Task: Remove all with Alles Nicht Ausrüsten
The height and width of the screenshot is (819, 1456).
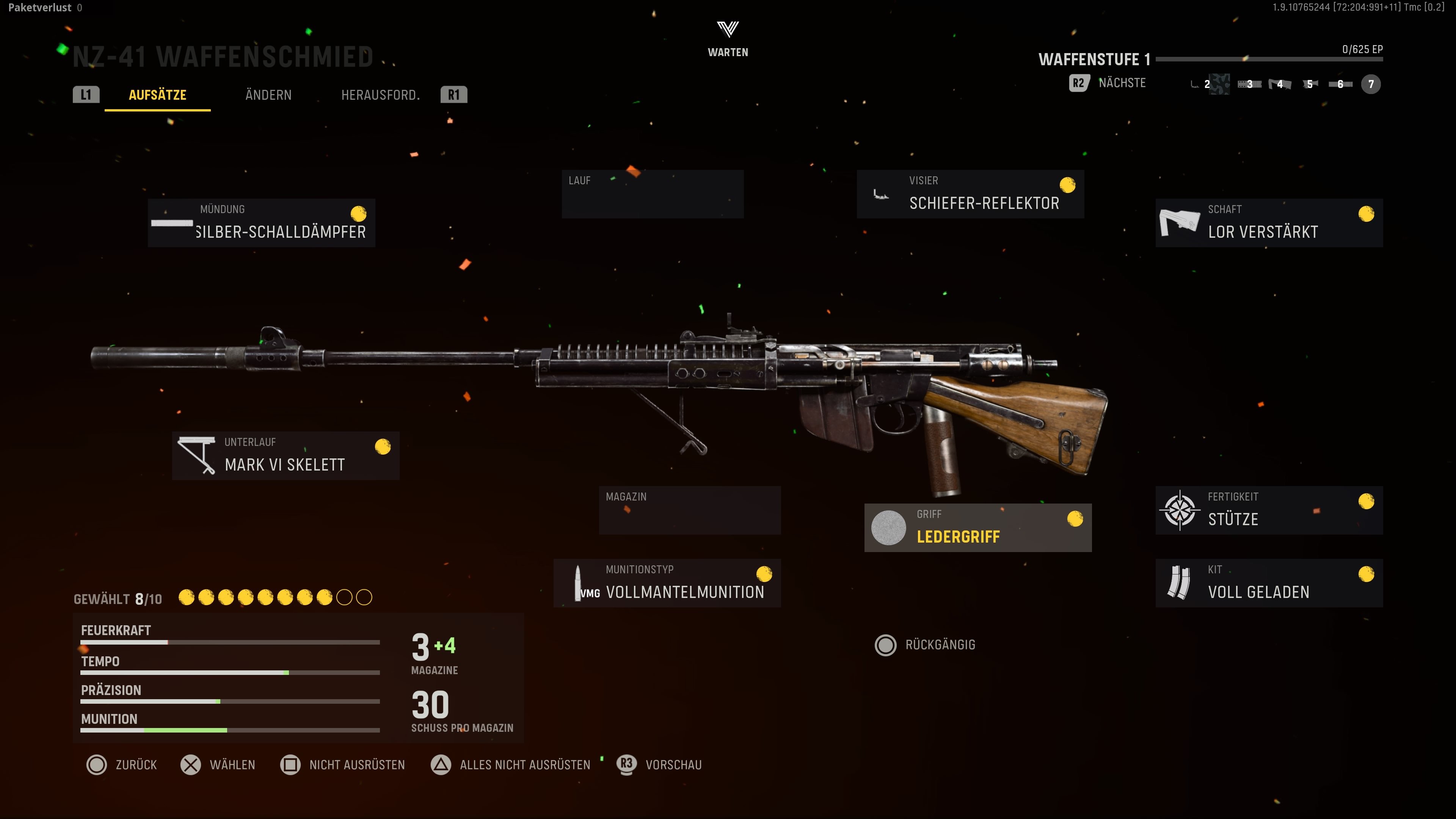Action: pyautogui.click(x=510, y=765)
